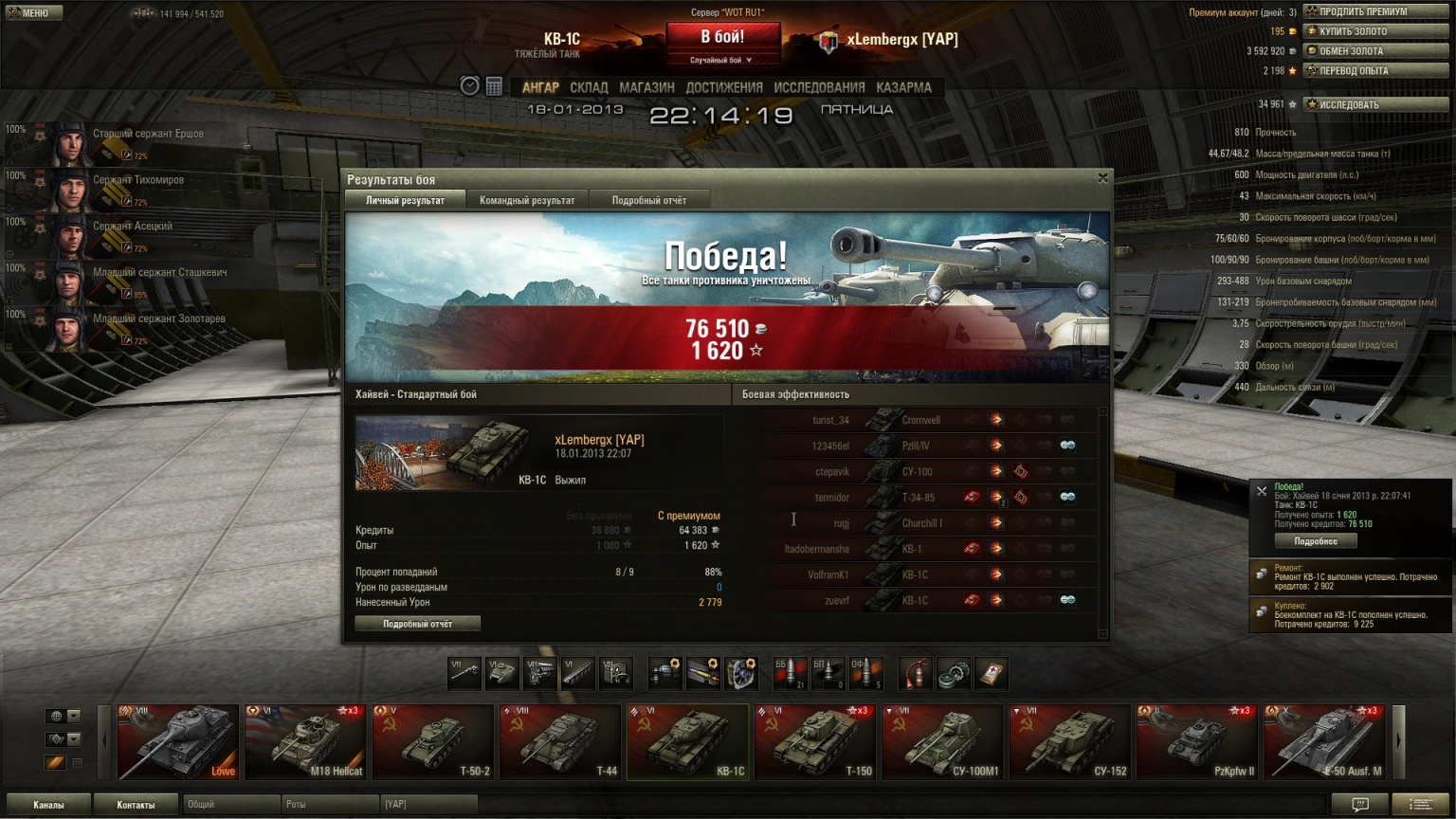The height and width of the screenshot is (819, 1456).
Task: Open the МАГАЗИН store section
Action: pyautogui.click(x=646, y=87)
